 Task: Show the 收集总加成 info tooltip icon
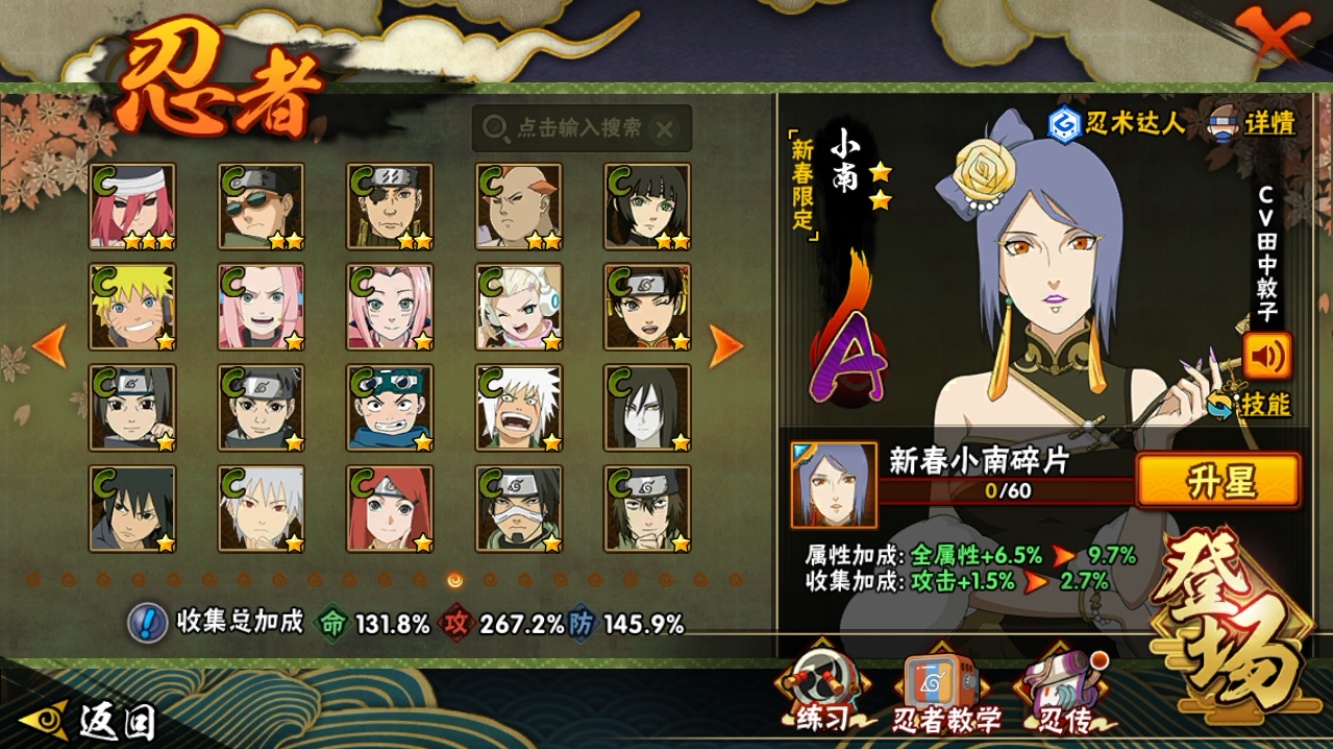coord(147,623)
